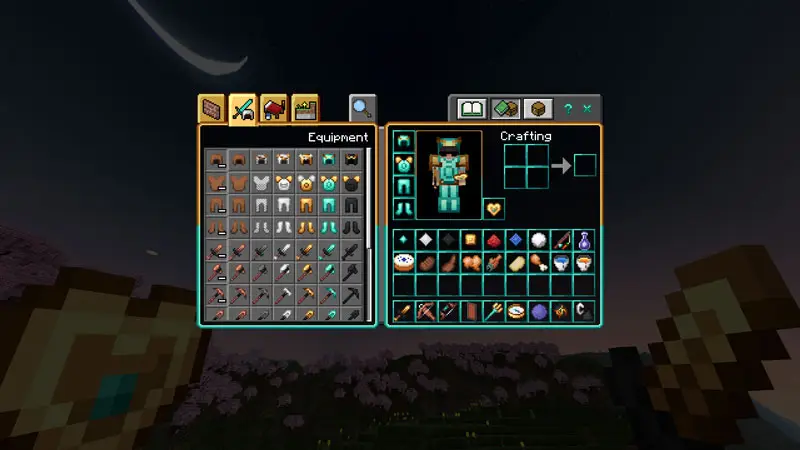
Task: Open the red bed Items tab
Action: click(x=274, y=108)
